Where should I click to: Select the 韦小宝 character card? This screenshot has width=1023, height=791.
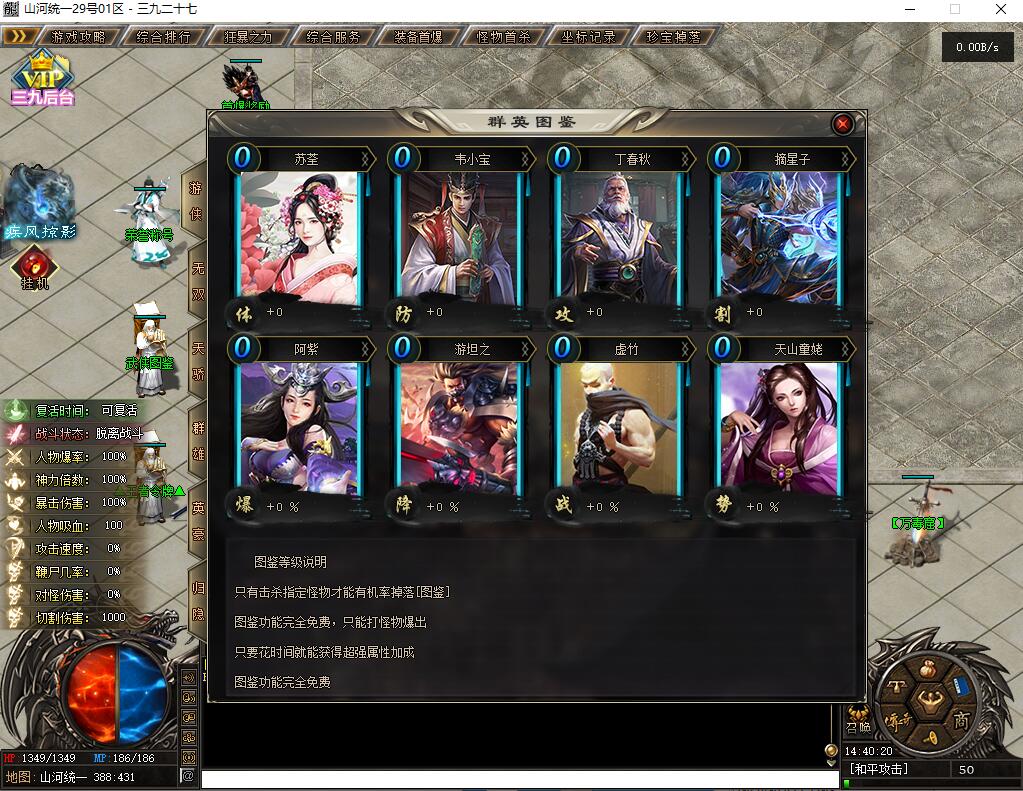coord(459,238)
